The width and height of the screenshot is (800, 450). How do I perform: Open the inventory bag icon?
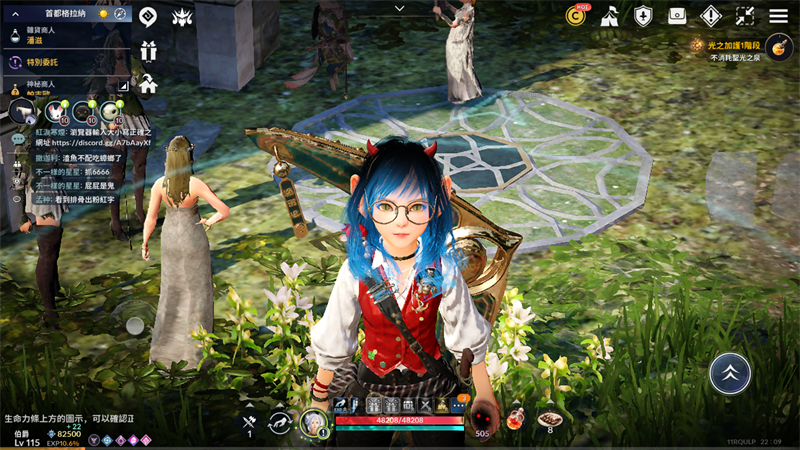coord(677,16)
